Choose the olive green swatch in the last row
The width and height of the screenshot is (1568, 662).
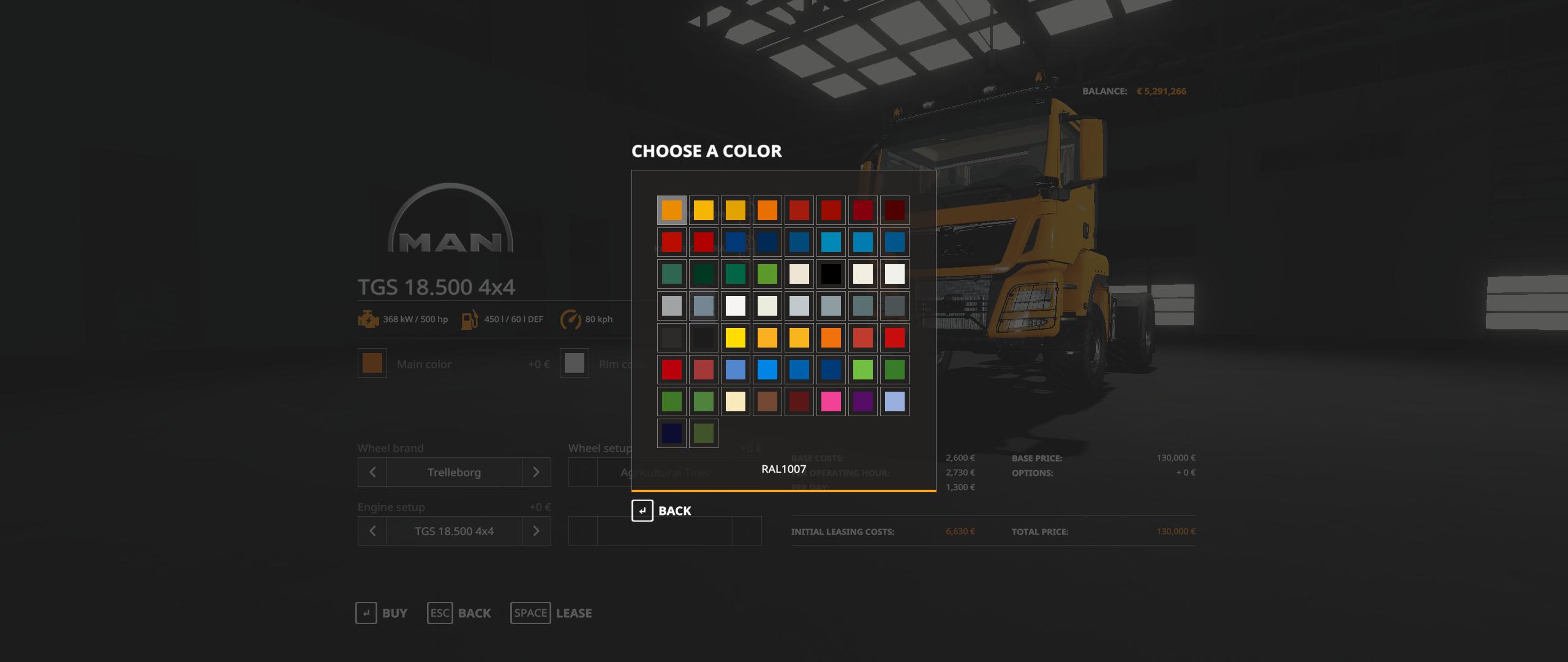(x=703, y=433)
